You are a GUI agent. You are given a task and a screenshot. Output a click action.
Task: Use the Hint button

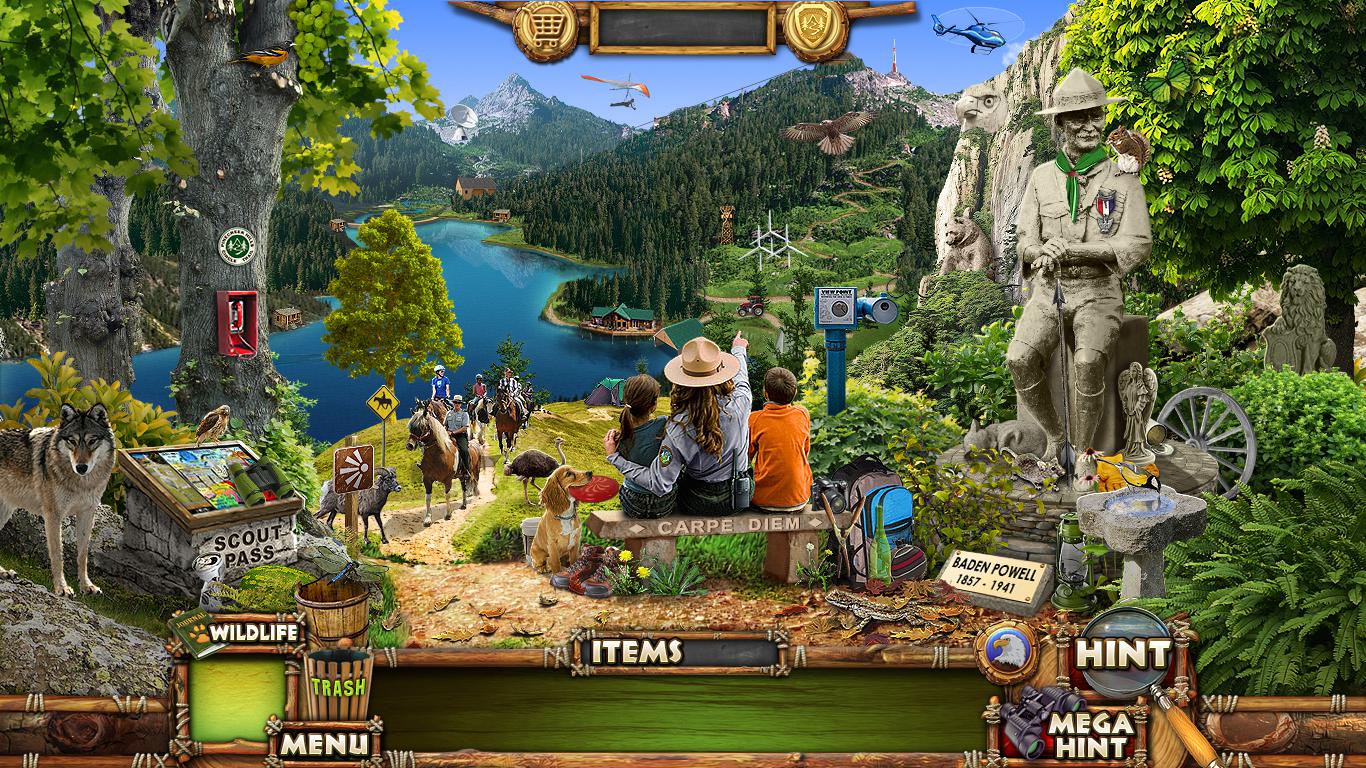click(1123, 654)
